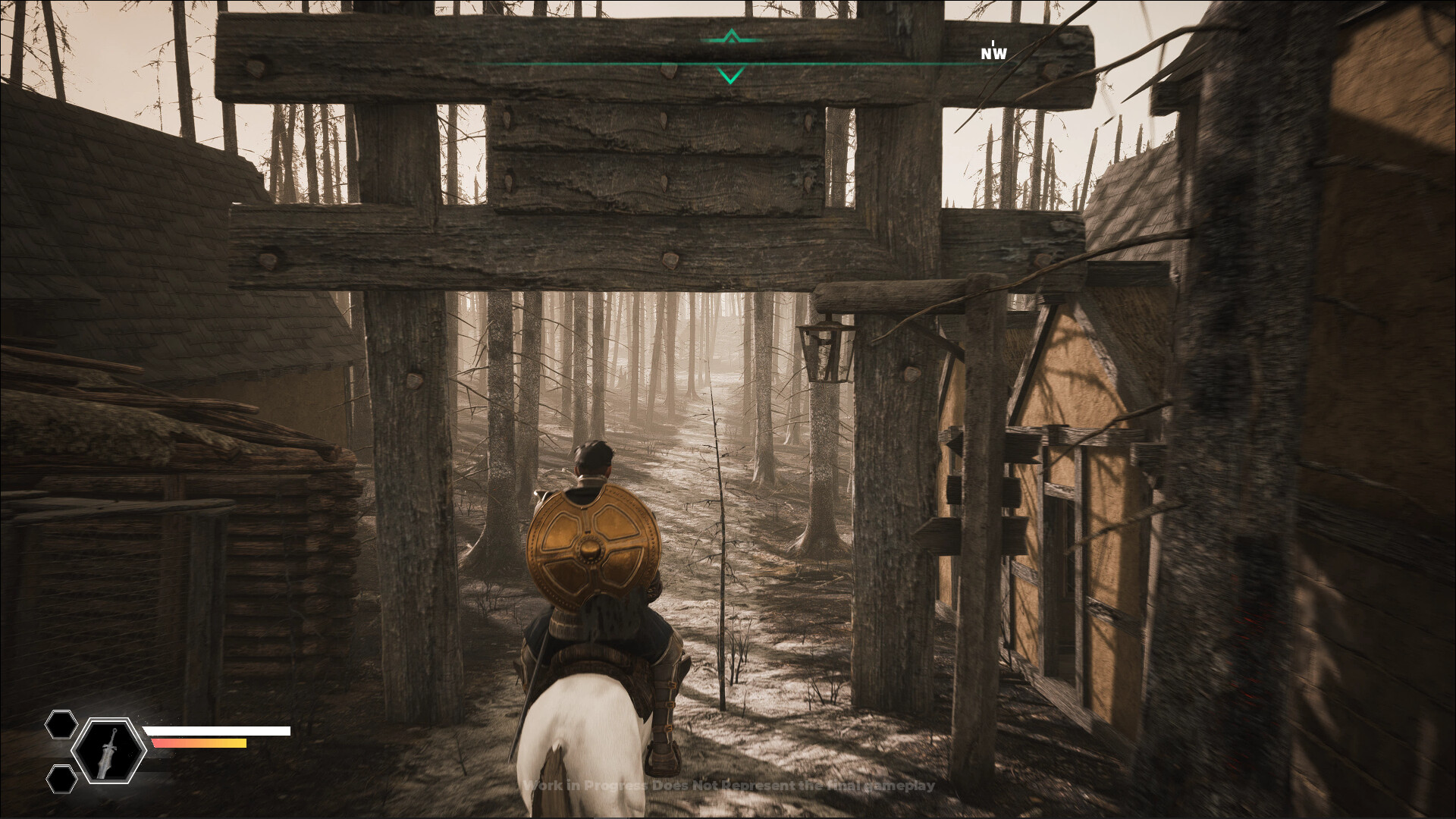
Task: Select the upward chevron objective marker on compass
Action: (730, 36)
